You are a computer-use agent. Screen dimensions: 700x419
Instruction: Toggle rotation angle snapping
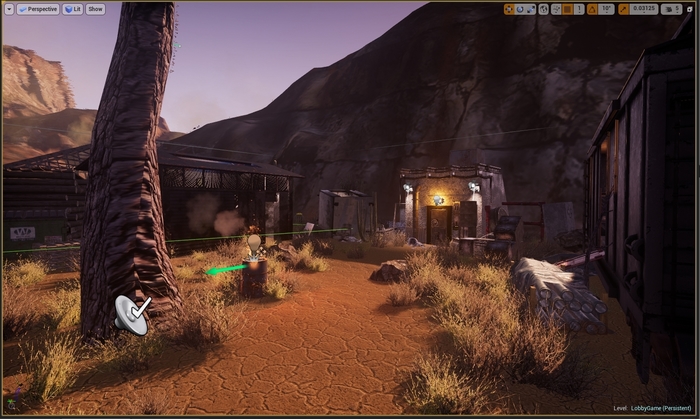[x=593, y=9]
